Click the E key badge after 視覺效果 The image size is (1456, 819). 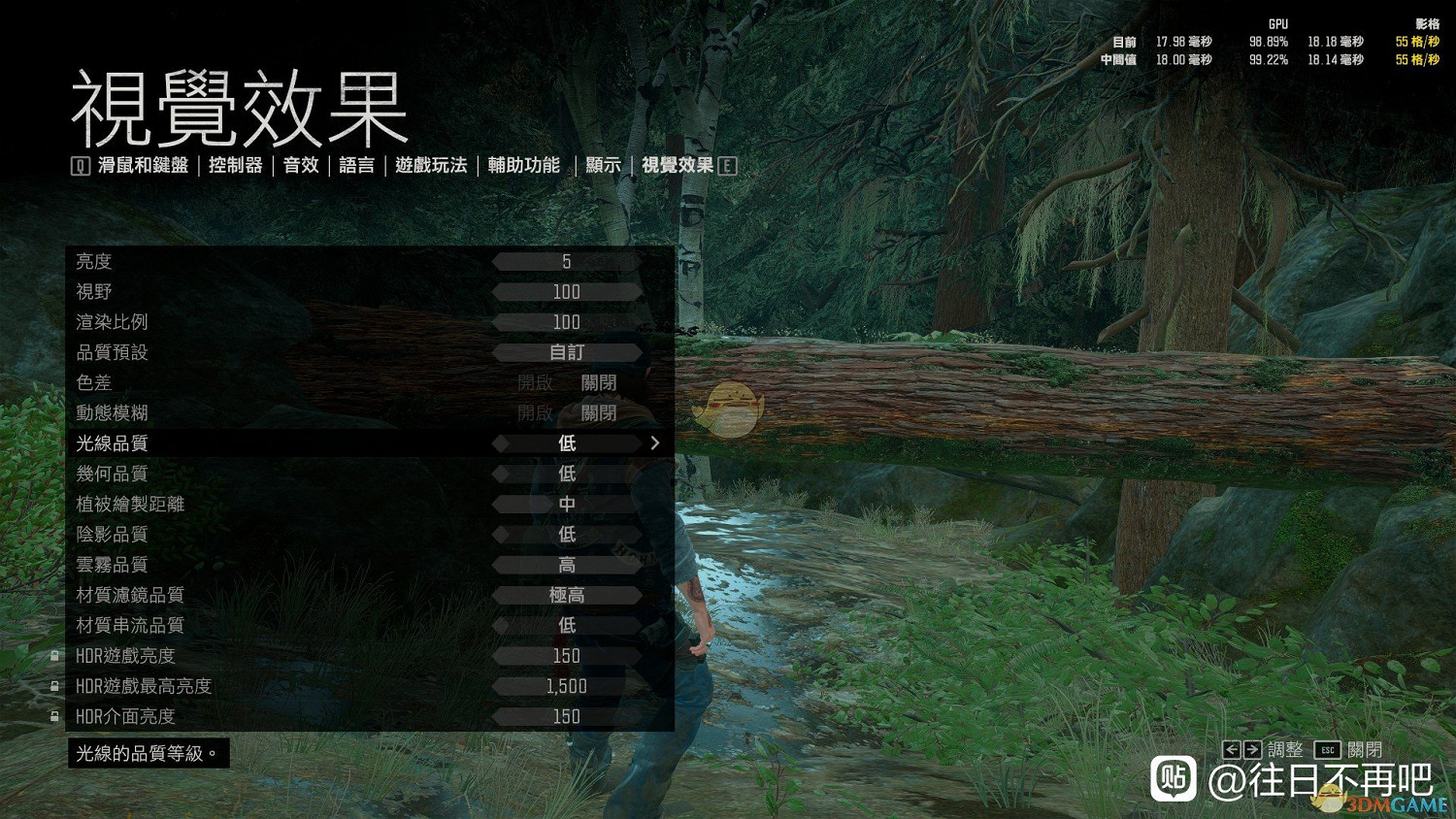726,165
